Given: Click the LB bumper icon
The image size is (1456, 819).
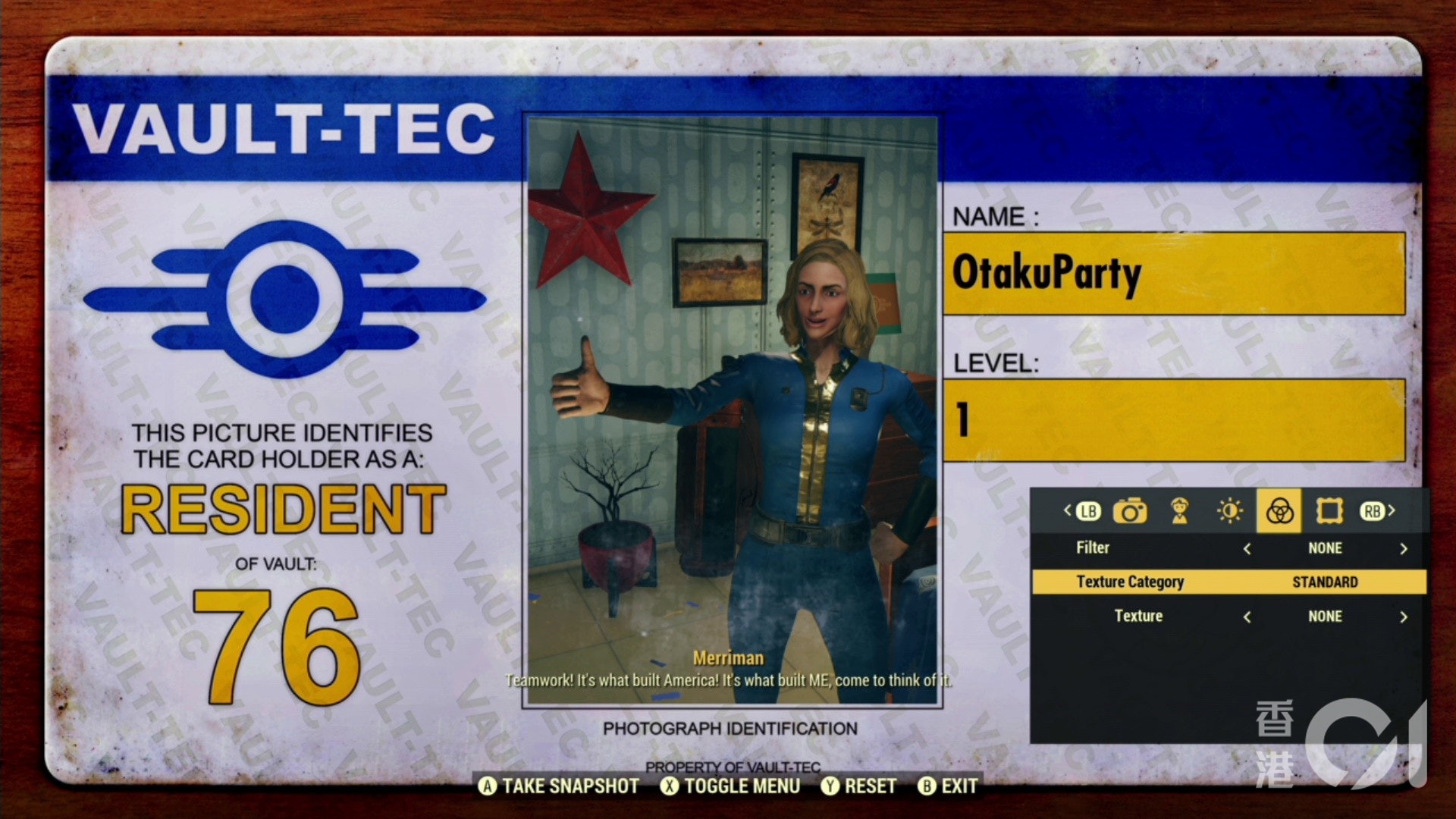Looking at the screenshot, I should point(1087,510).
